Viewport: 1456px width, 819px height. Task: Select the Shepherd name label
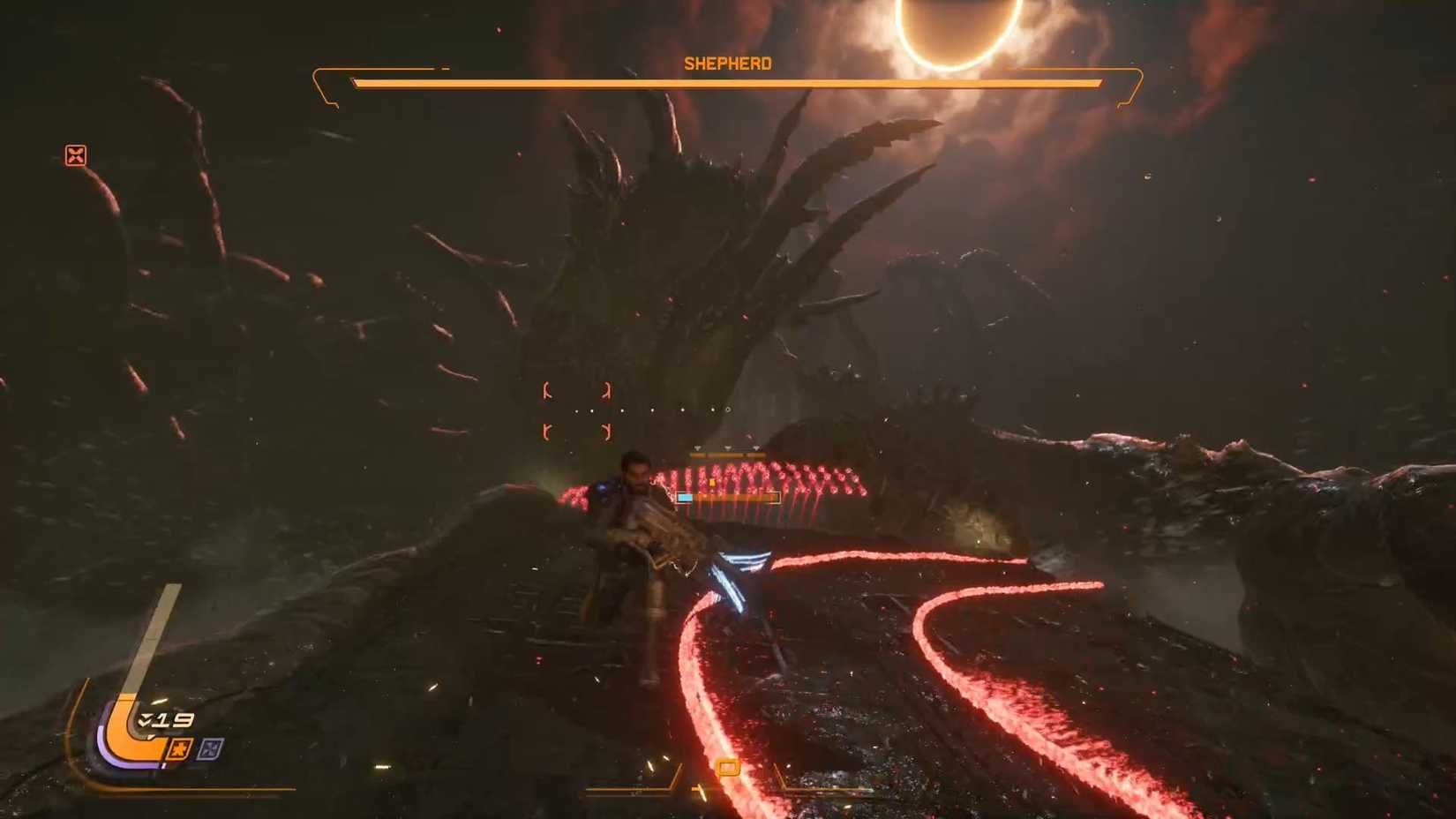click(x=726, y=63)
